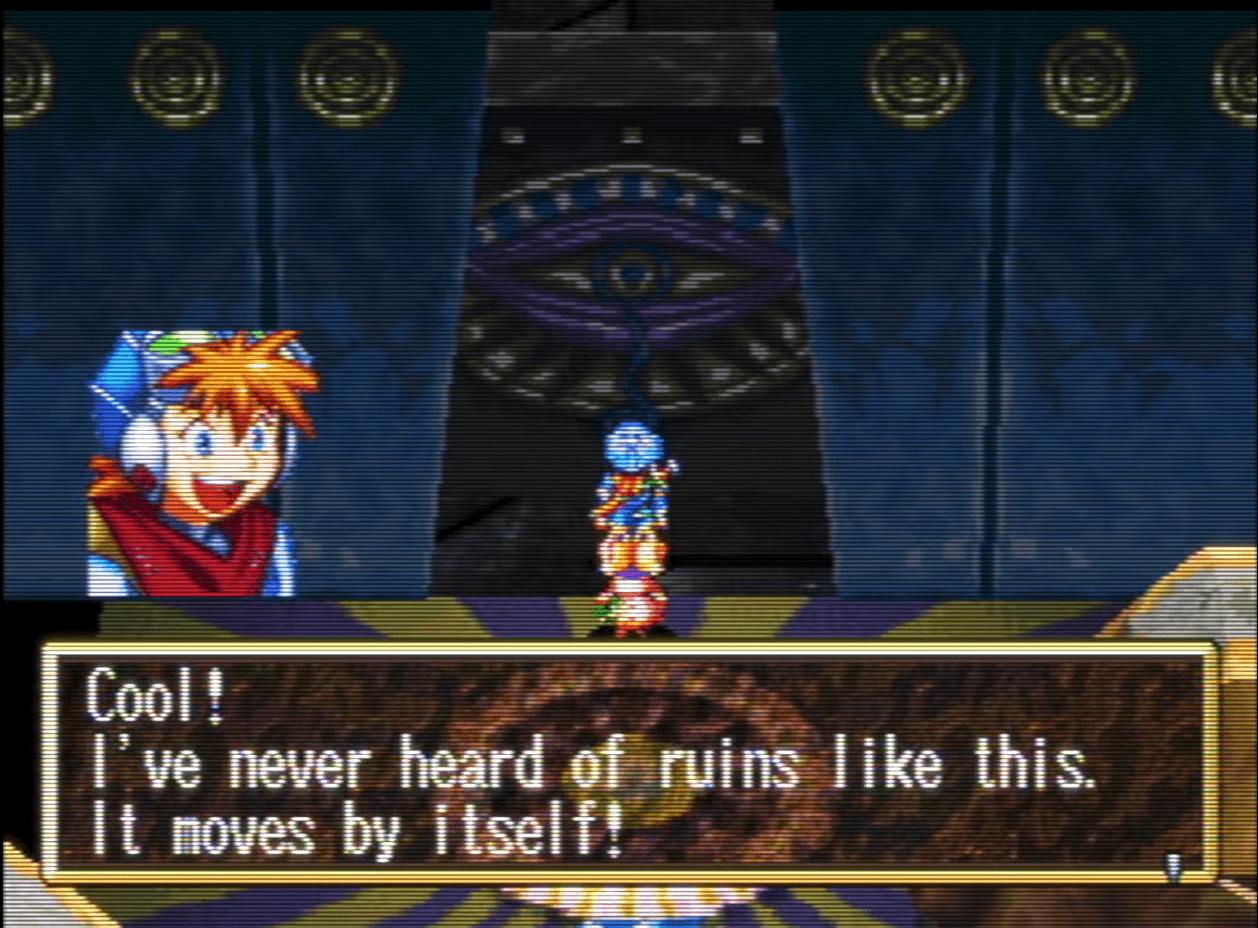Click the dialogue continue arrow indicator
The height and width of the screenshot is (928, 1258).
1173,865
